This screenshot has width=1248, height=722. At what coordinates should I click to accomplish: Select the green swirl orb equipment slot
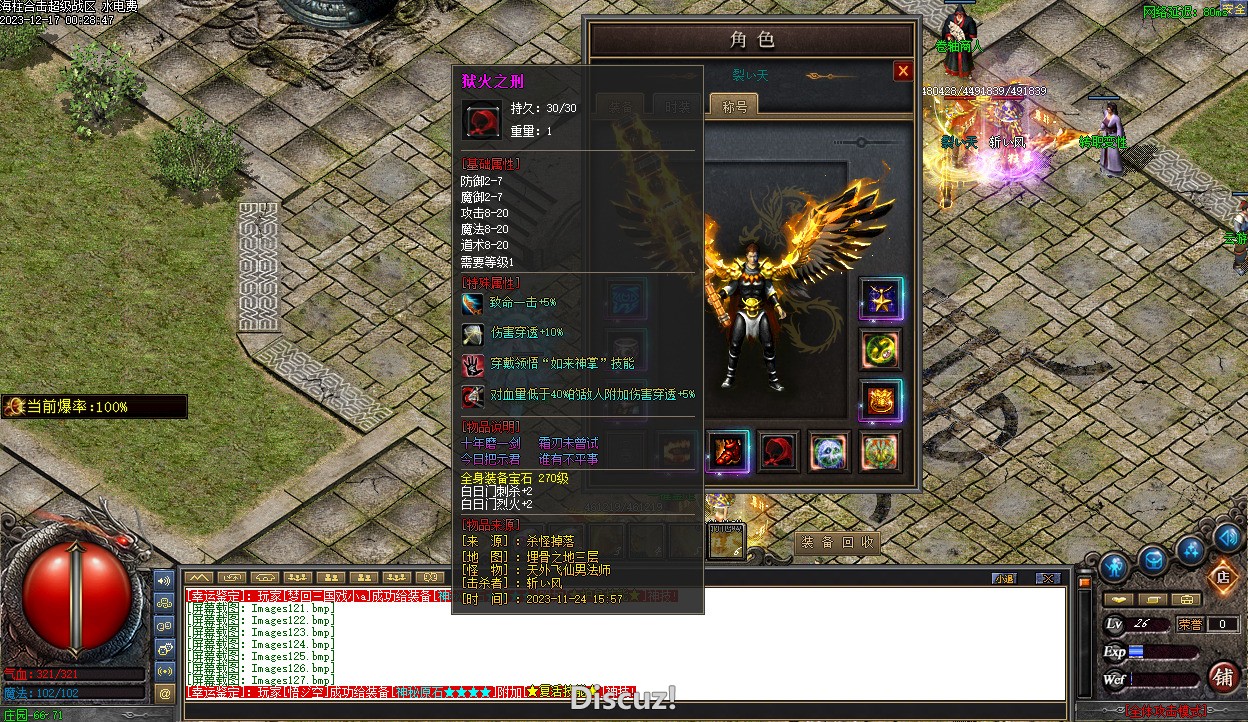(x=880, y=349)
